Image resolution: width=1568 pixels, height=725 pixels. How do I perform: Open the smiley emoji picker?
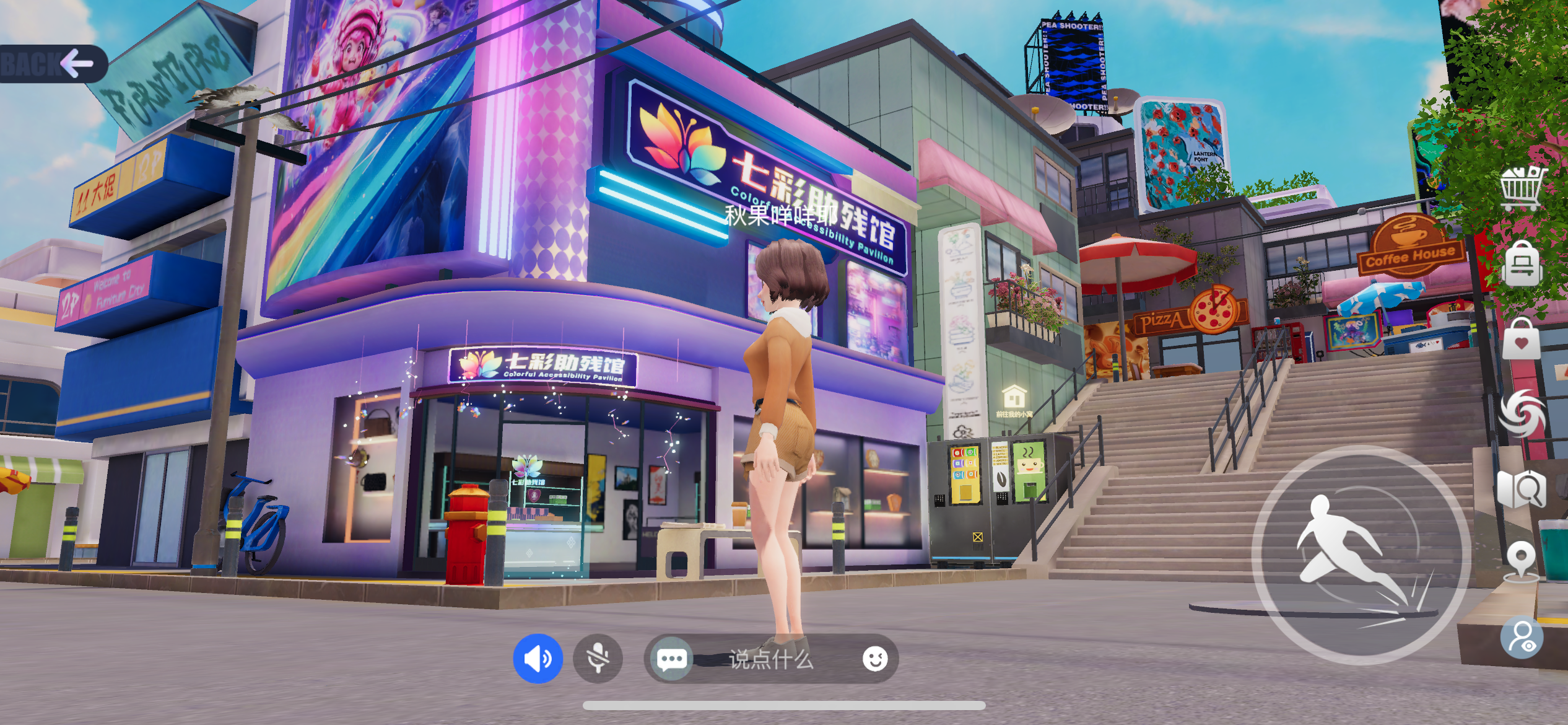coord(874,659)
